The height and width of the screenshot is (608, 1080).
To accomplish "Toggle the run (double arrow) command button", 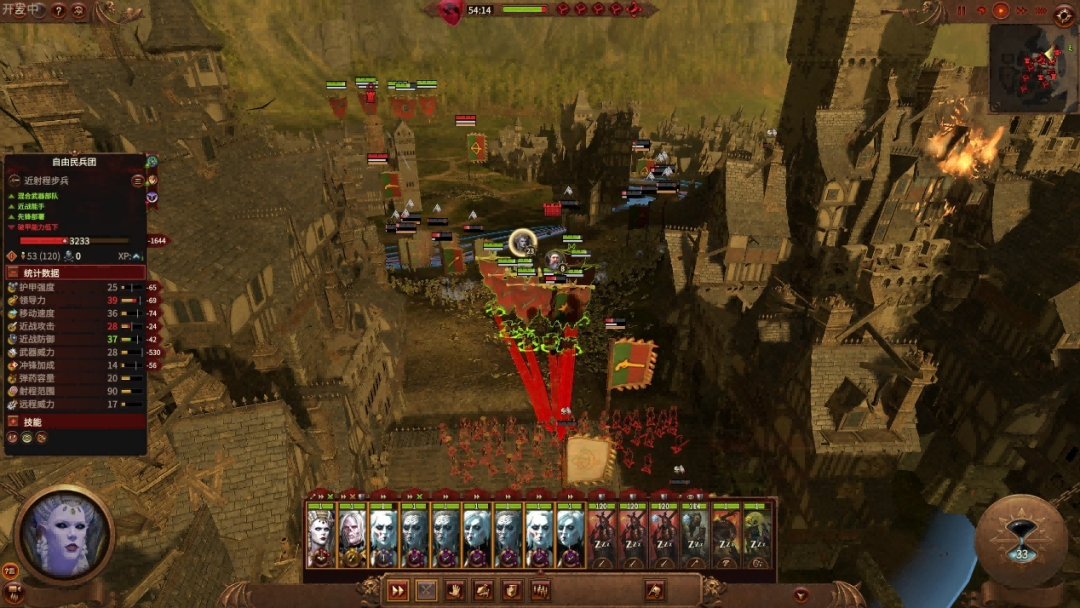I will 398,590.
